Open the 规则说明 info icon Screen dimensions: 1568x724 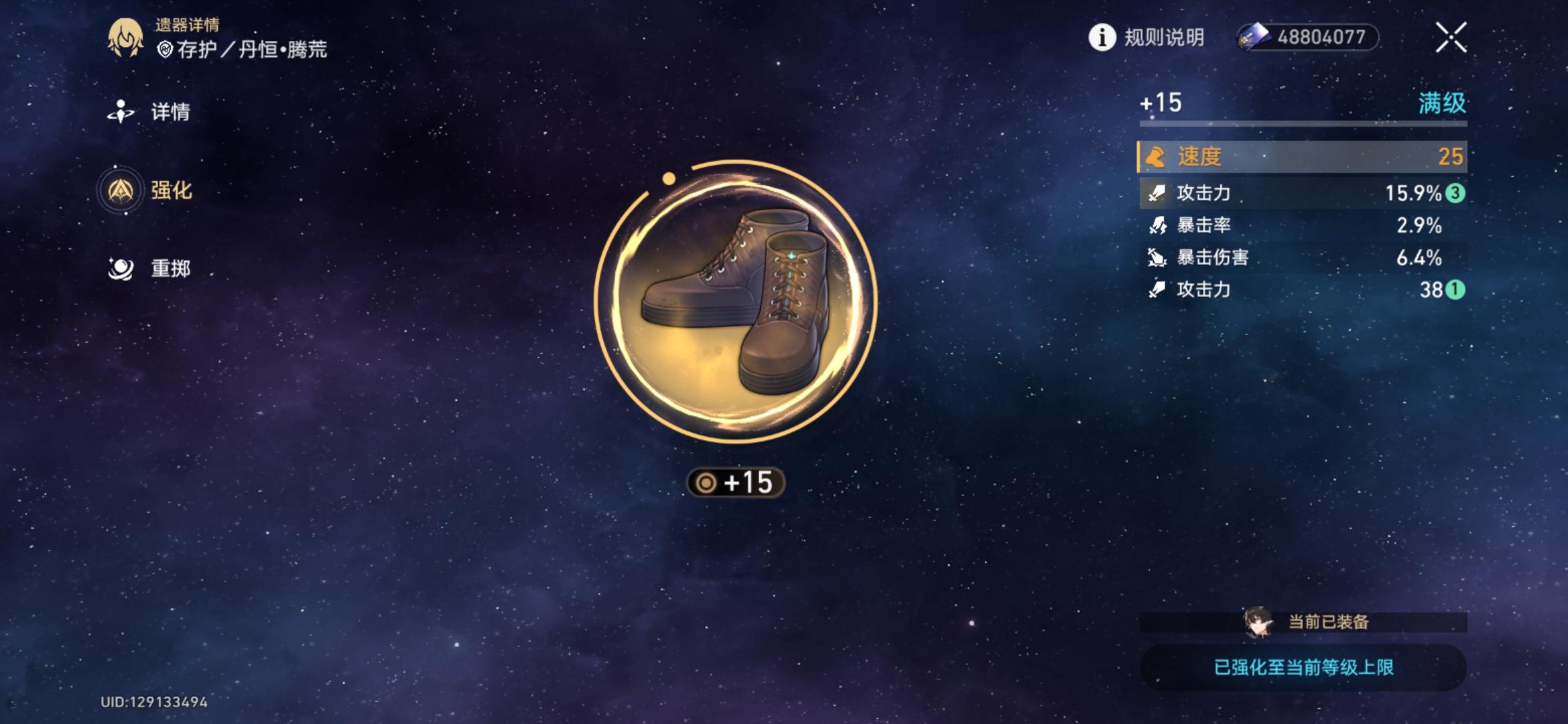[x=1103, y=38]
